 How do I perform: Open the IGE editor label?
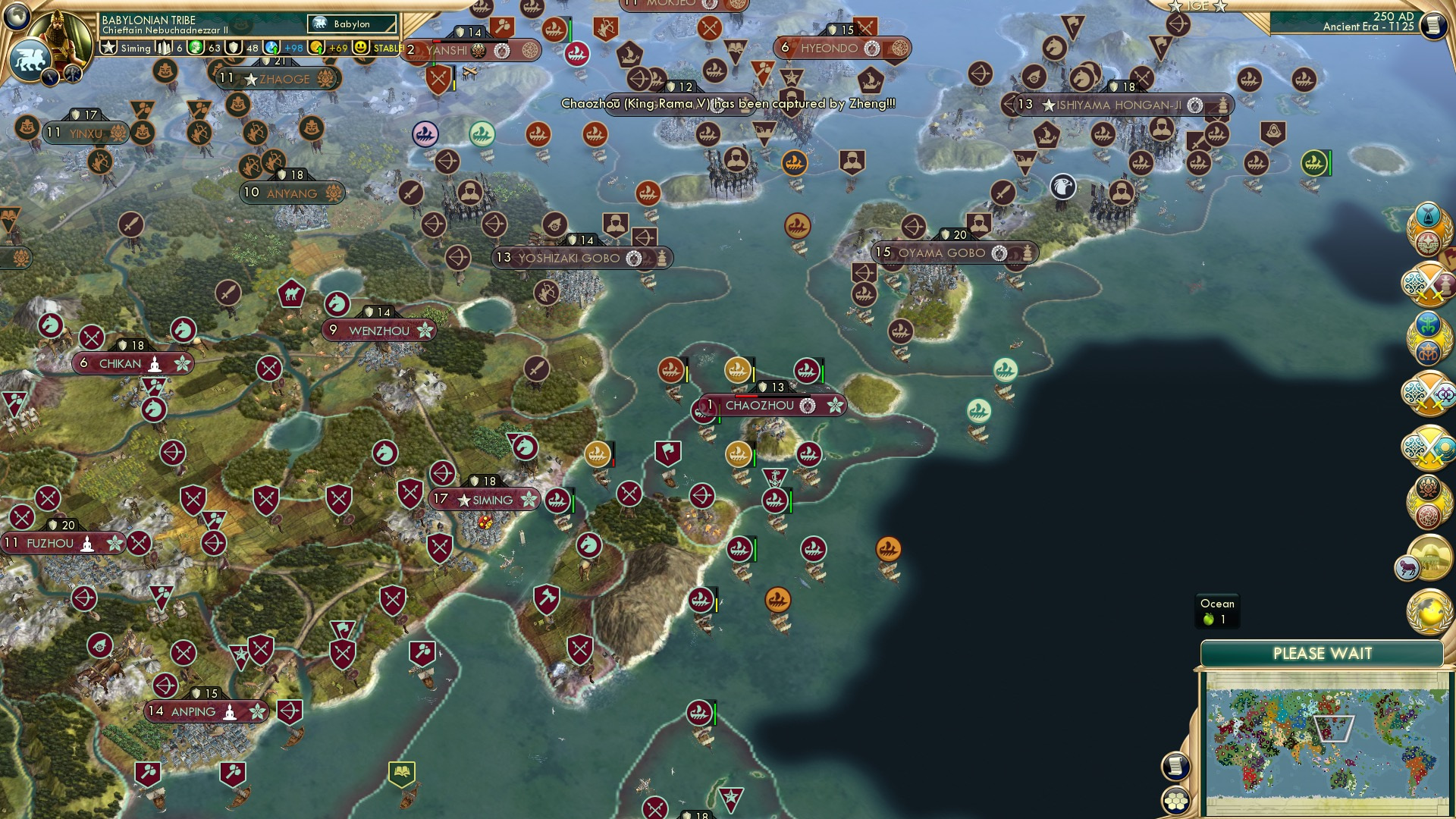[1197, 6]
